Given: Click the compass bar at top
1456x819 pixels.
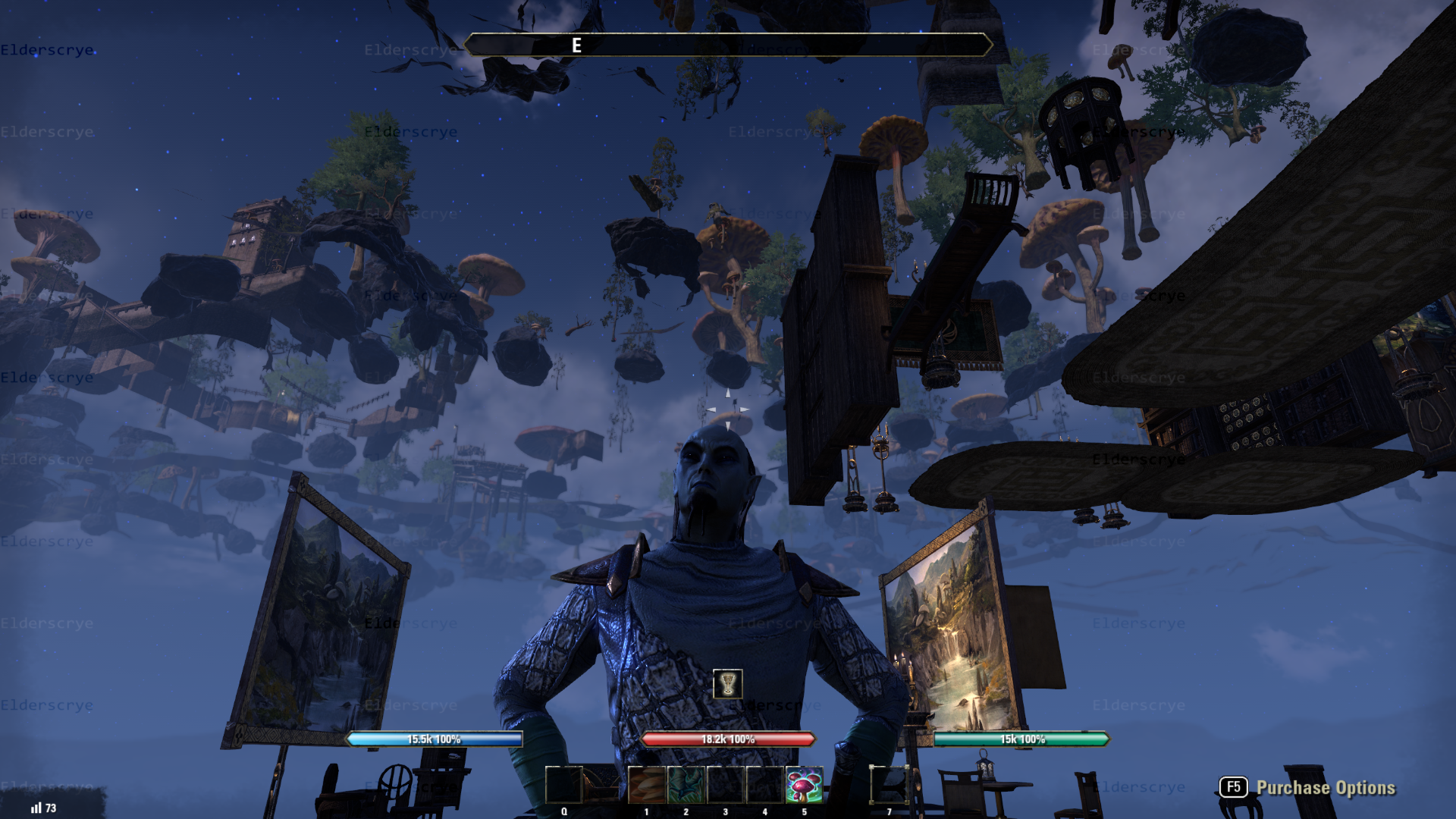Looking at the screenshot, I should click(x=728, y=45).
